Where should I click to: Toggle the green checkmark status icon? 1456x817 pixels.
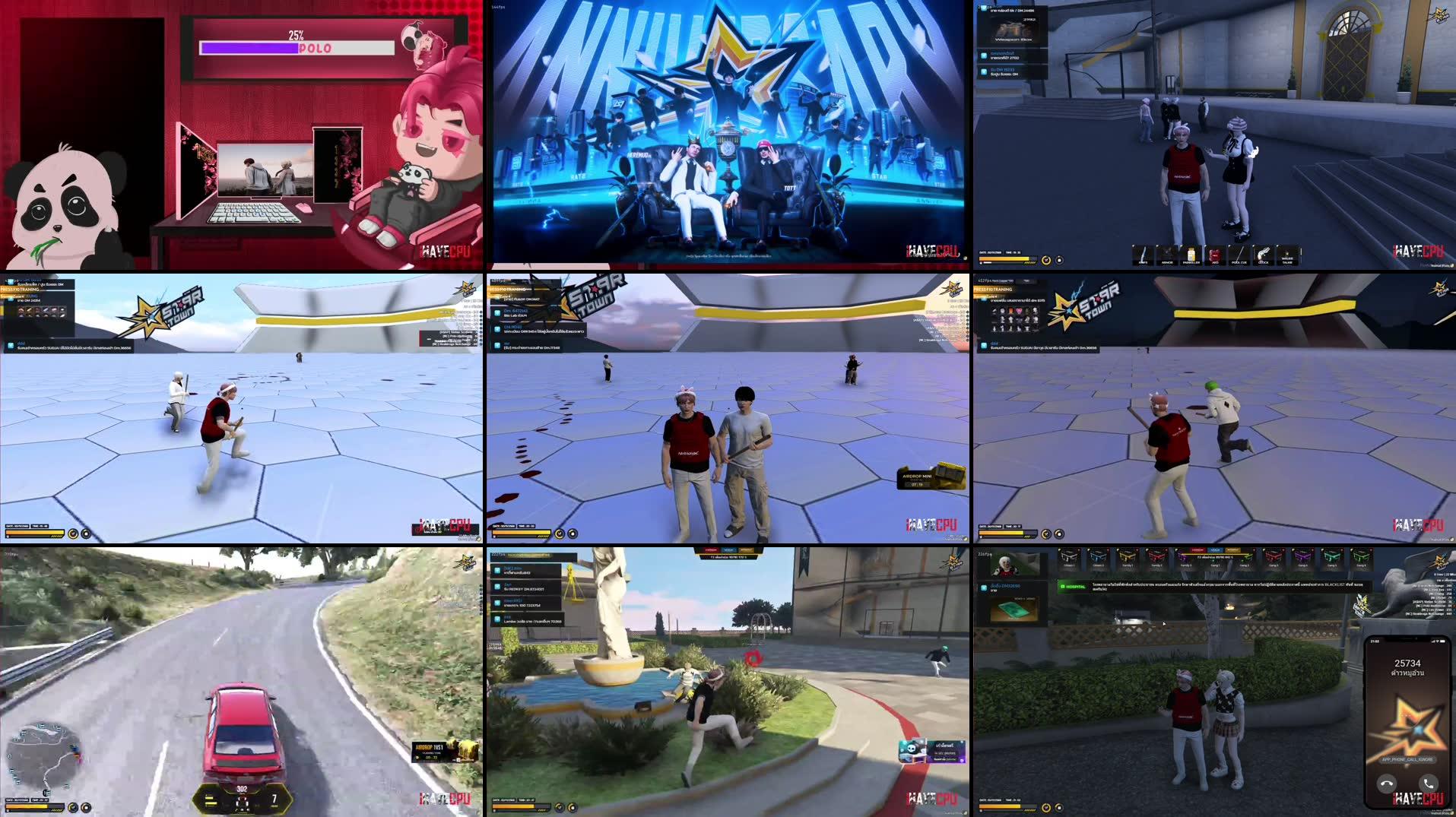coord(559,807)
